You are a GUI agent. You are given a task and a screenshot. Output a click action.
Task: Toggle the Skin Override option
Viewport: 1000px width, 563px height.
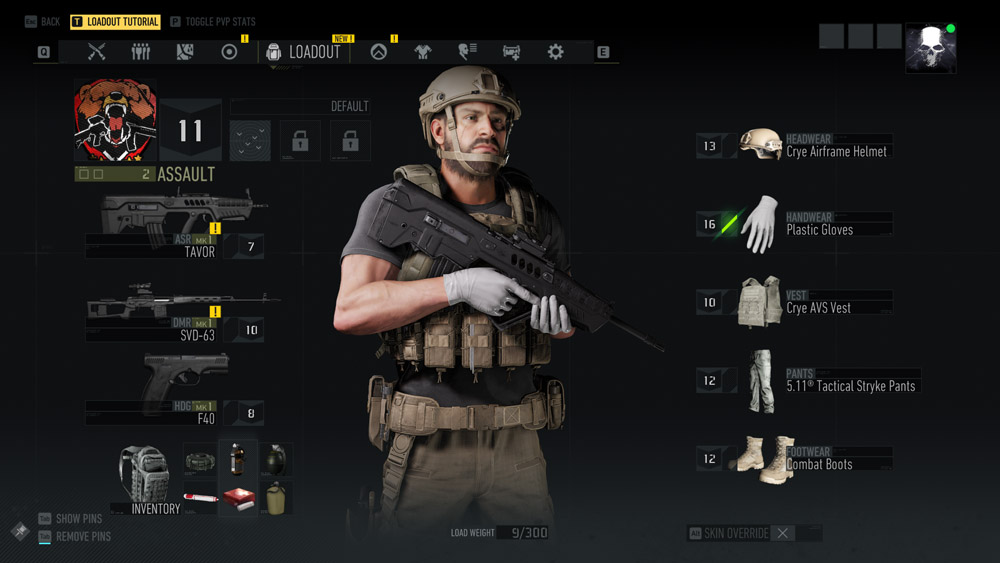pyautogui.click(x=783, y=534)
